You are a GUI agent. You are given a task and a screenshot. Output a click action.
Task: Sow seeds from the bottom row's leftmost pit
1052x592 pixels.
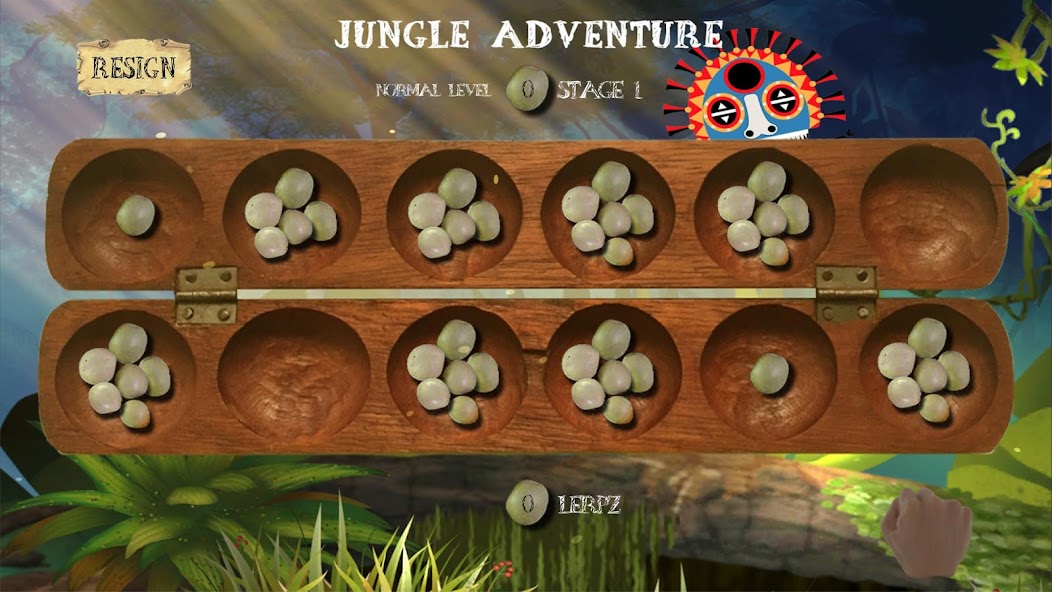(x=125, y=373)
